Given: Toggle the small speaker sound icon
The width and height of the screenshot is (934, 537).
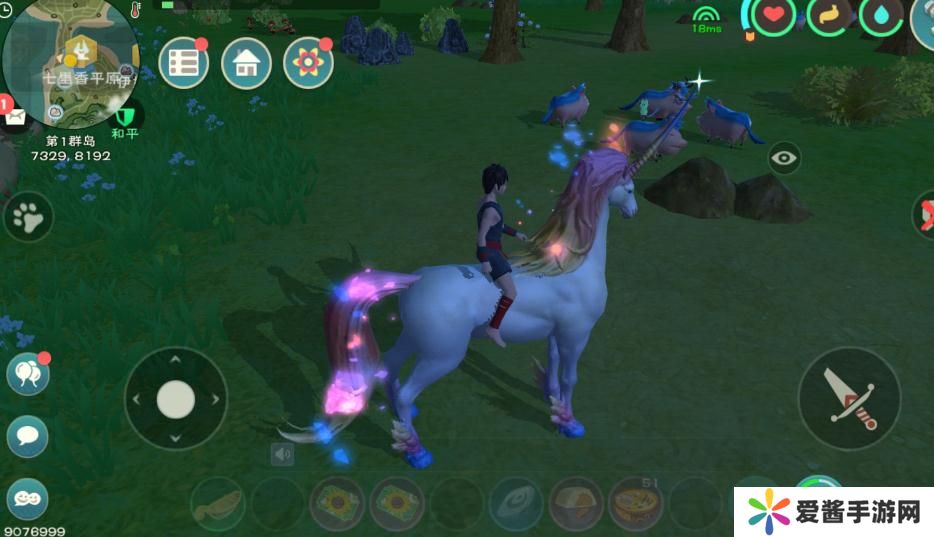Looking at the screenshot, I should (283, 455).
